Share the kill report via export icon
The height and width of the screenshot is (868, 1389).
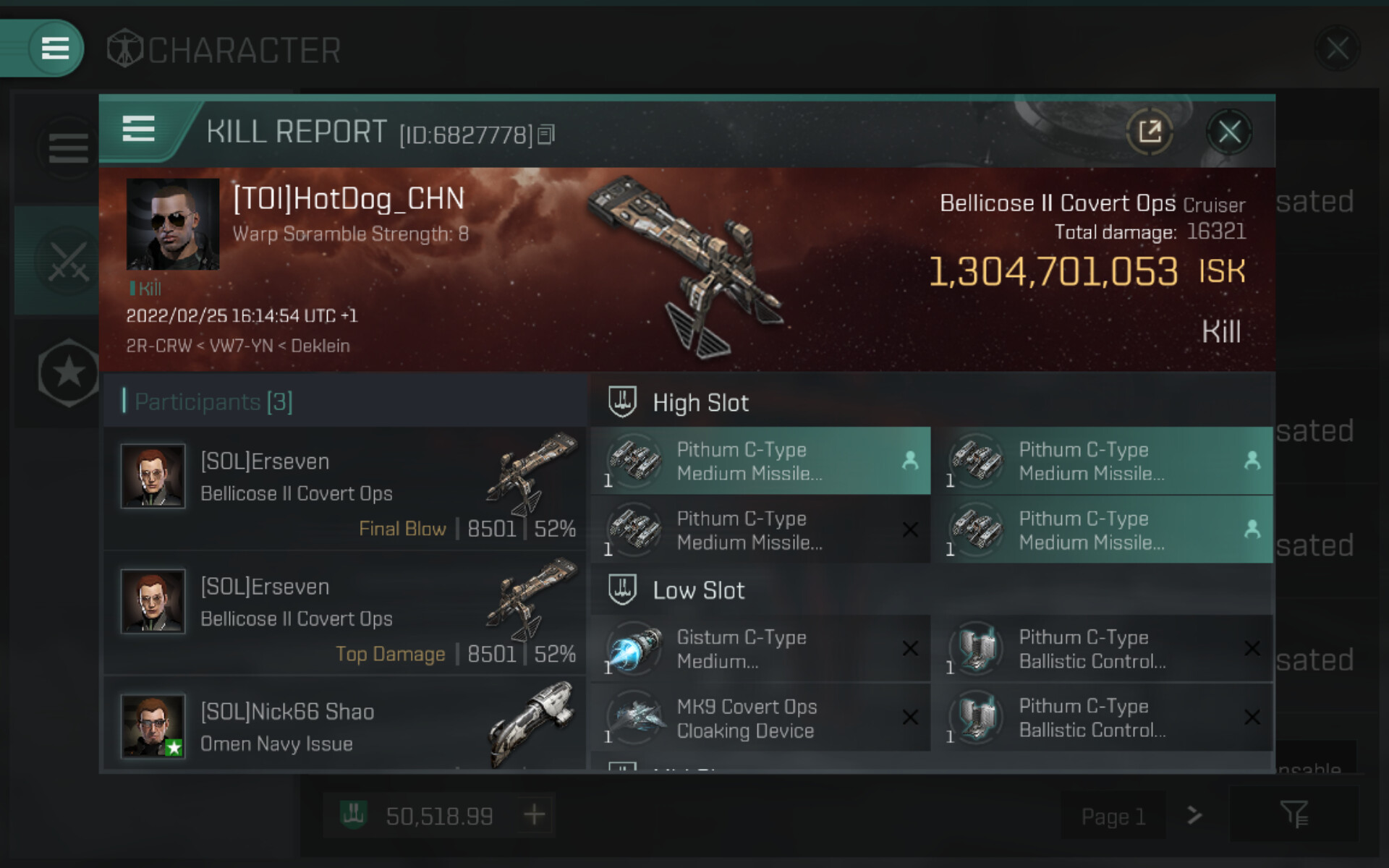point(1150,132)
